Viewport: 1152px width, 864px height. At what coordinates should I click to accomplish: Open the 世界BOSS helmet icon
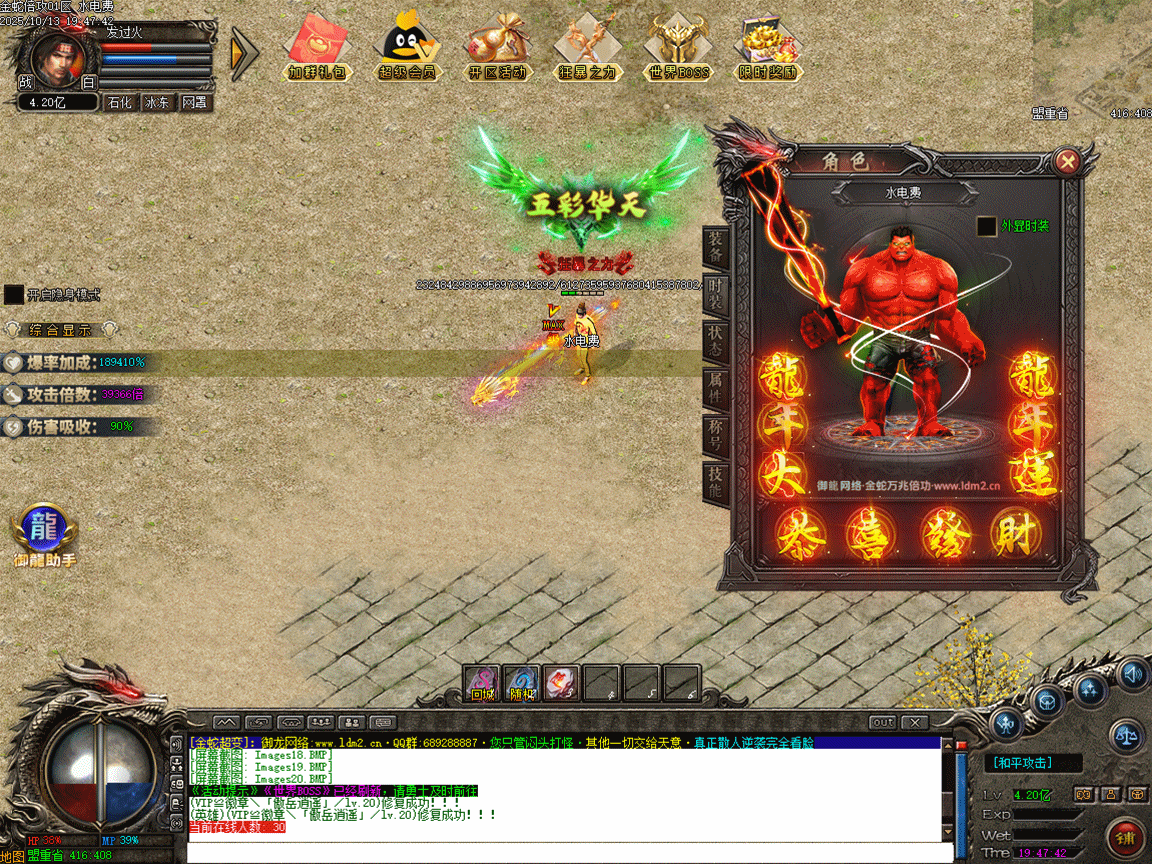[x=678, y=46]
